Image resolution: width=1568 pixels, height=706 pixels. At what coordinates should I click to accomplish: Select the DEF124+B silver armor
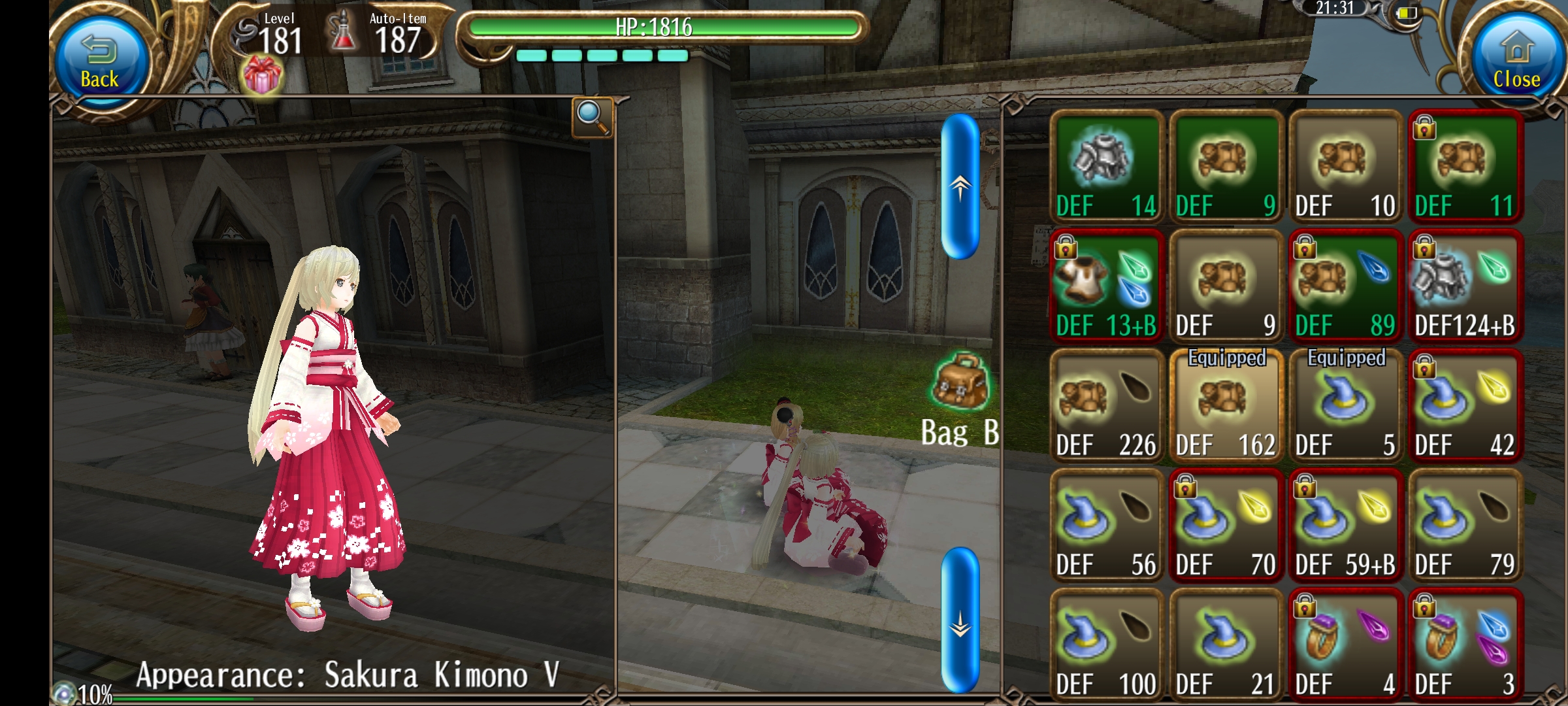(1465, 286)
